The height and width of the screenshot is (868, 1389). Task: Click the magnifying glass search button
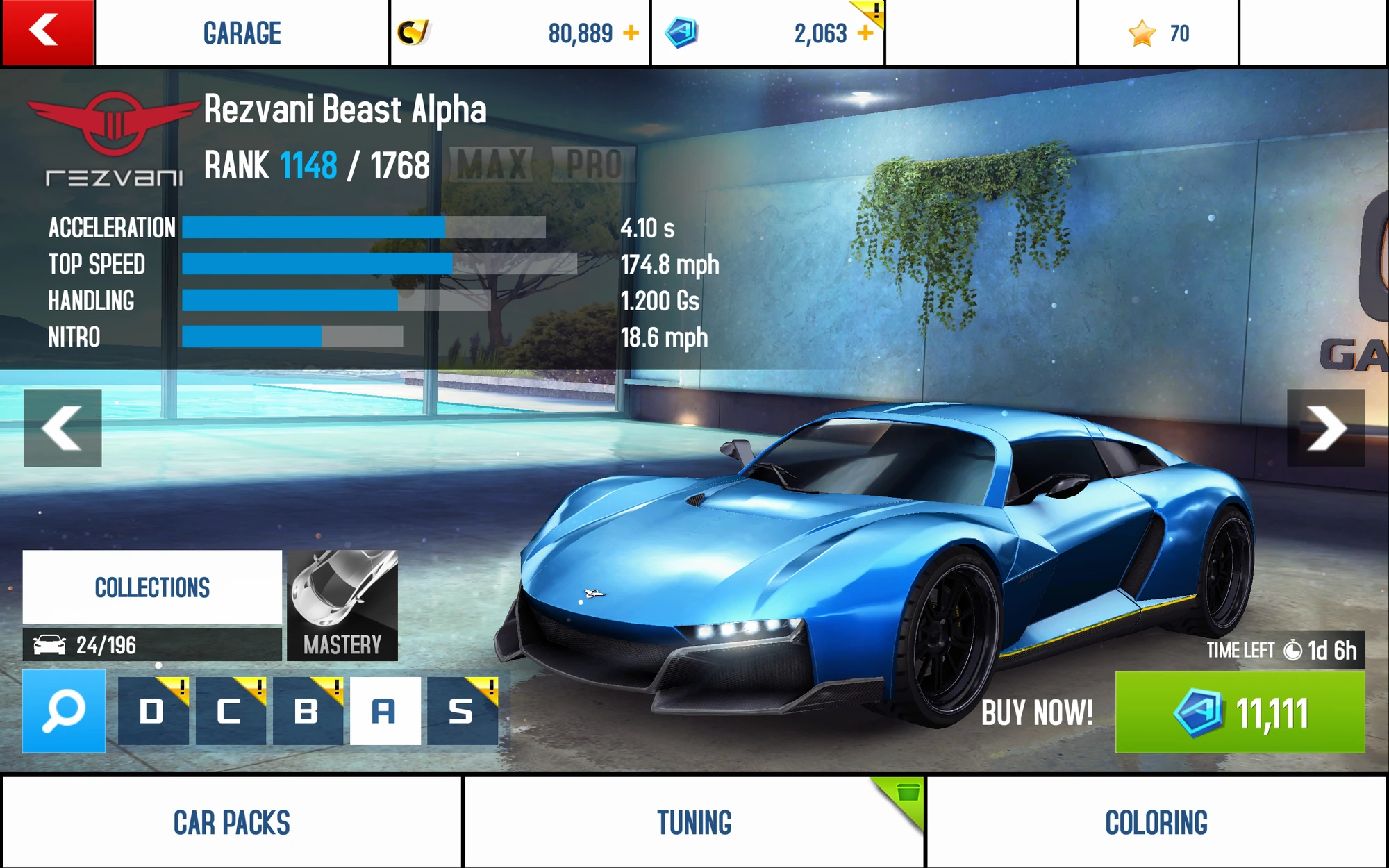point(64,711)
